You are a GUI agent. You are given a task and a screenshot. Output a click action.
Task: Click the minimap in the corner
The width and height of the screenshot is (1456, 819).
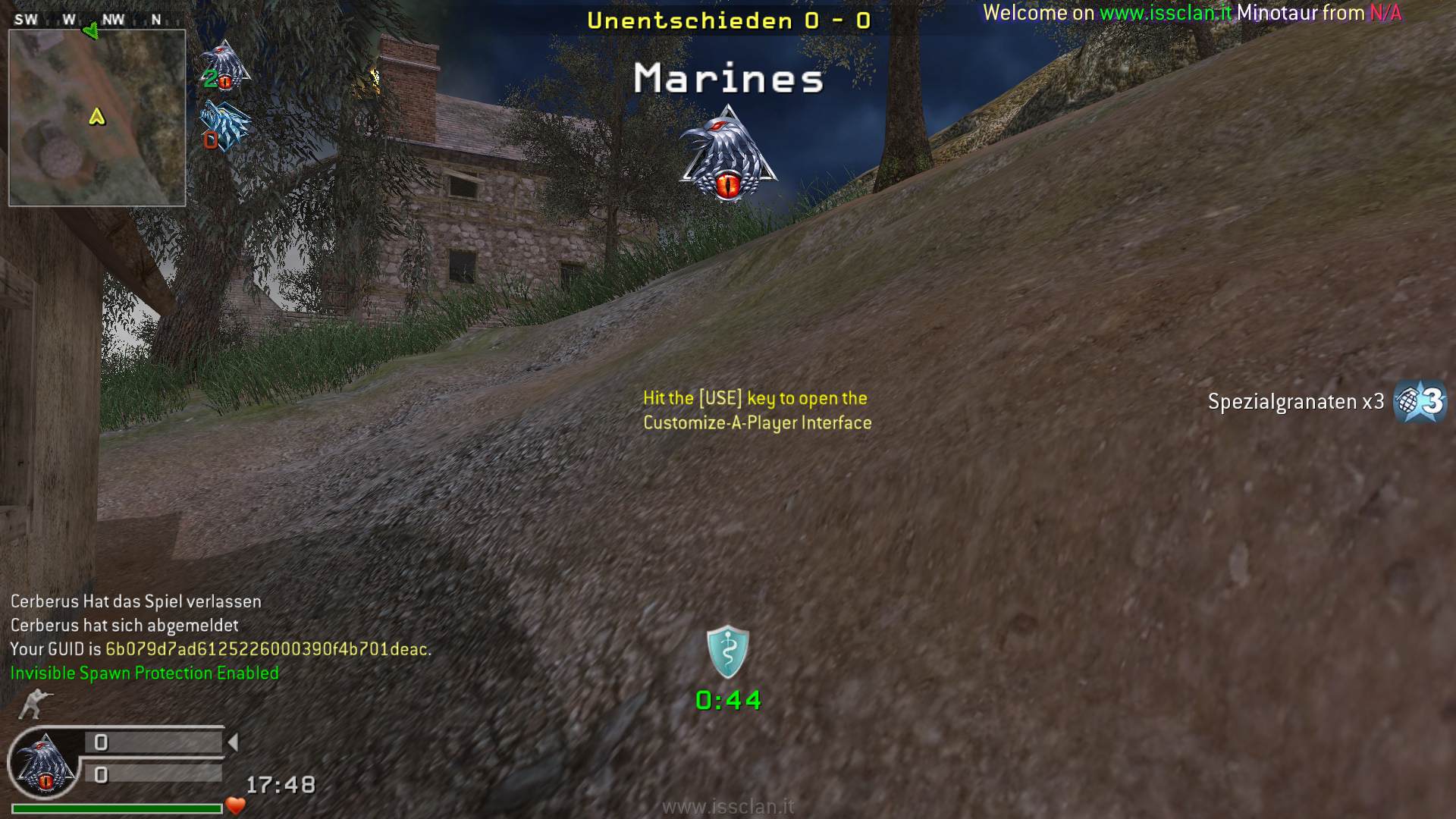[x=97, y=118]
